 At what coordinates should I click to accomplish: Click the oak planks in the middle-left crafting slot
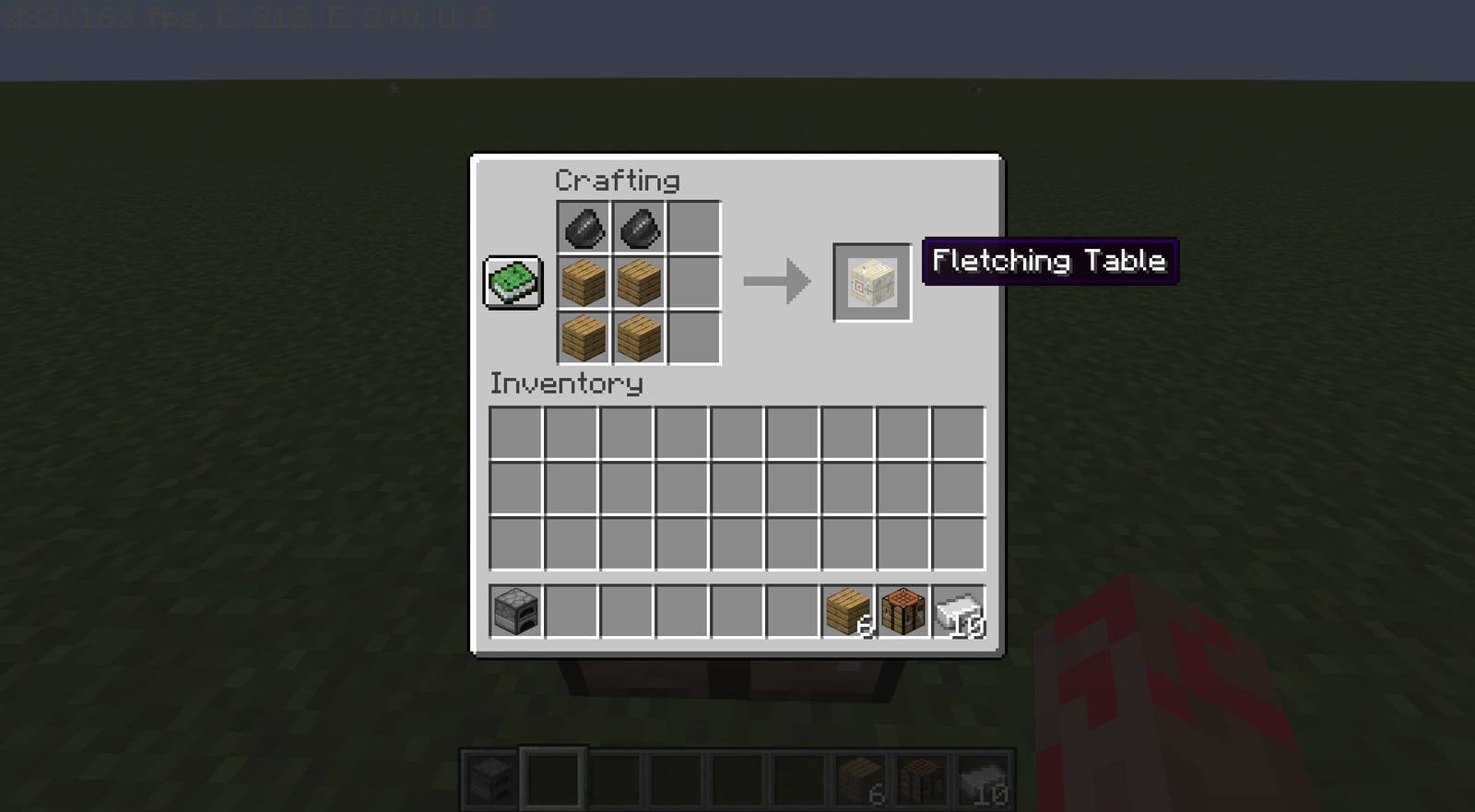[583, 284]
